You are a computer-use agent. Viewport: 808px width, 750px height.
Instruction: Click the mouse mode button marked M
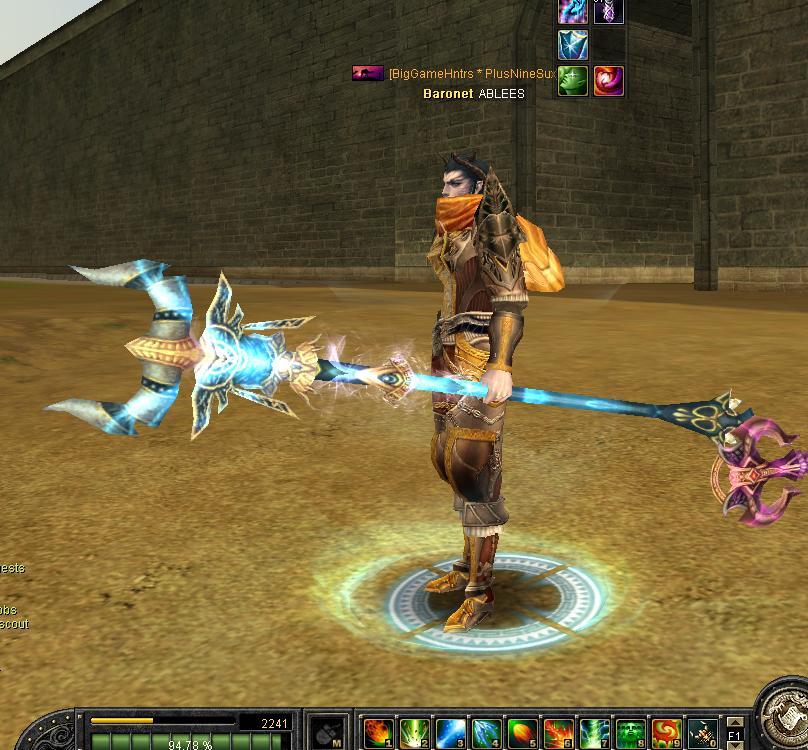[326, 732]
